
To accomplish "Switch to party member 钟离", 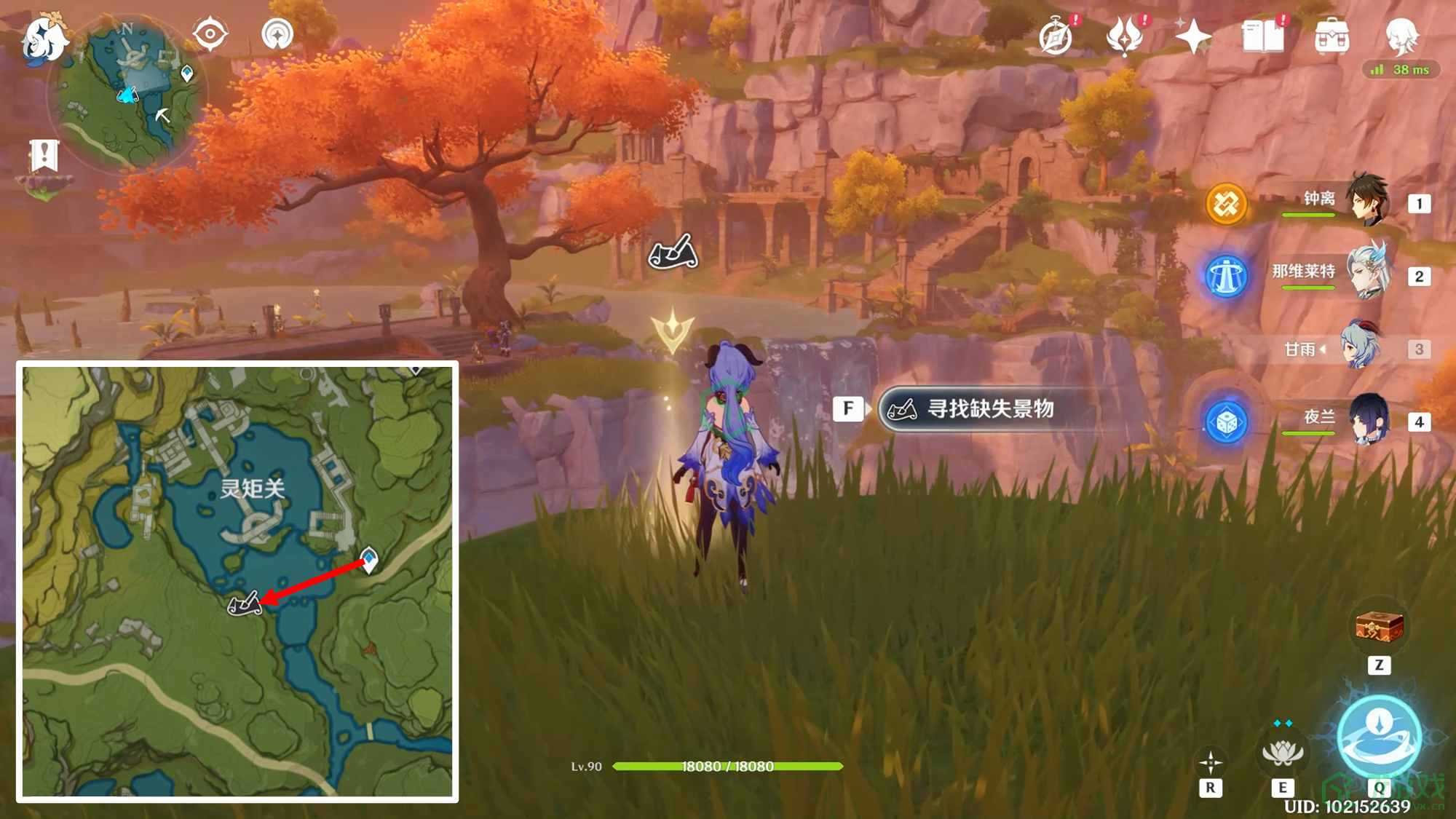I will pos(1369,200).
